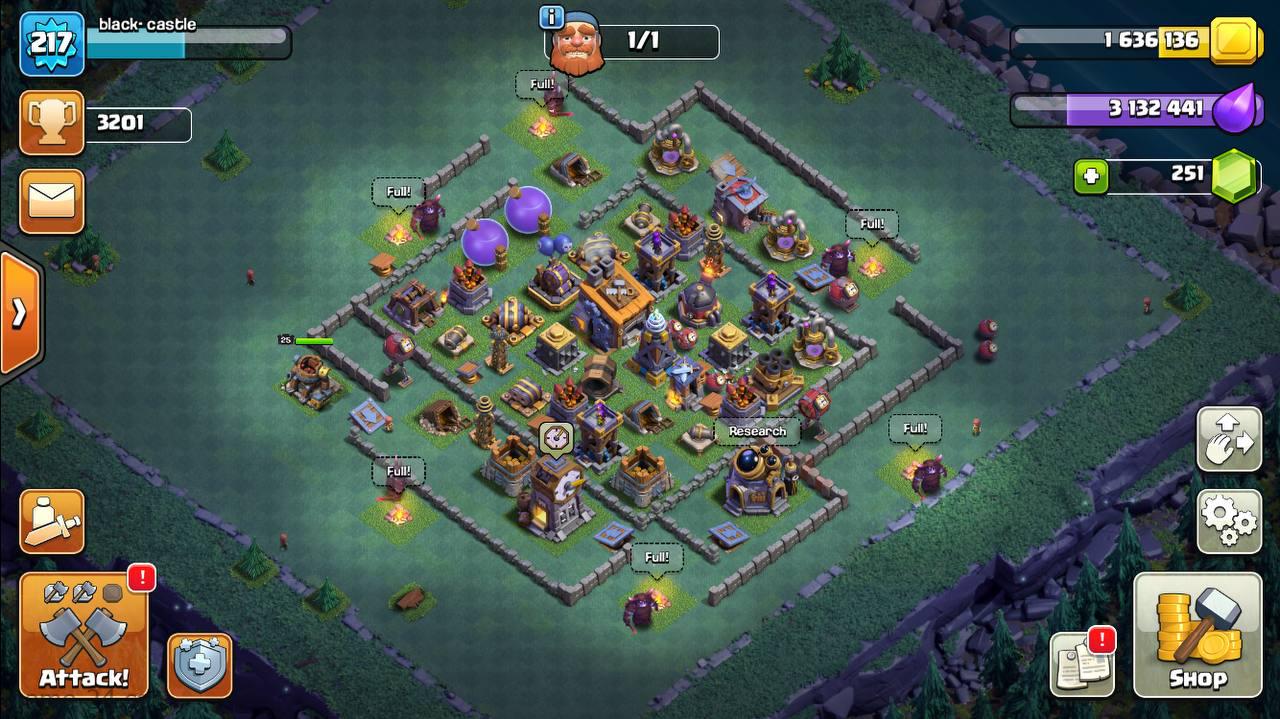Viewport: 1280px width, 719px height.
Task: Add gems with green plus button
Action: [x=1091, y=177]
